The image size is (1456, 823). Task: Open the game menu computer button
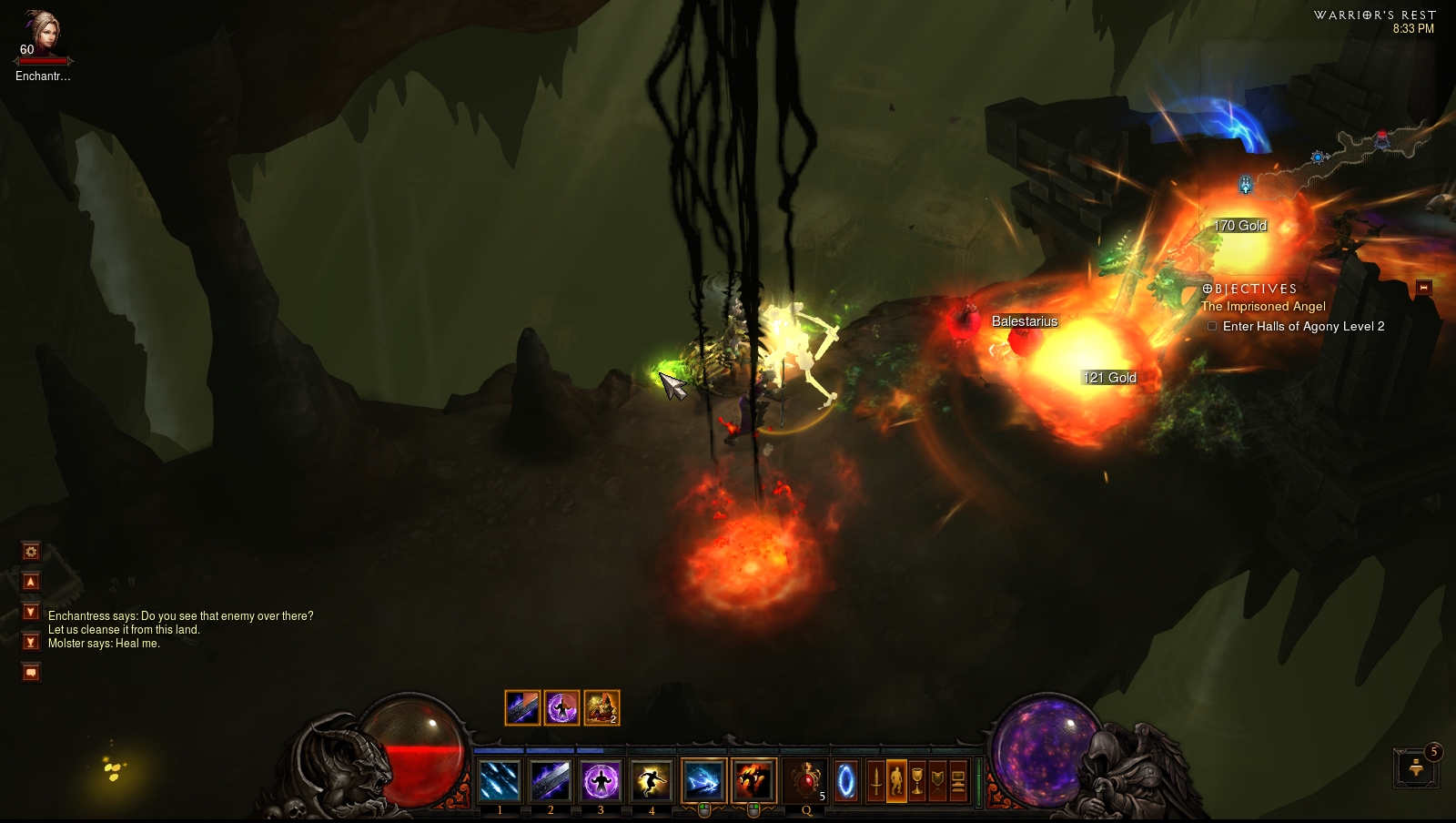click(958, 781)
